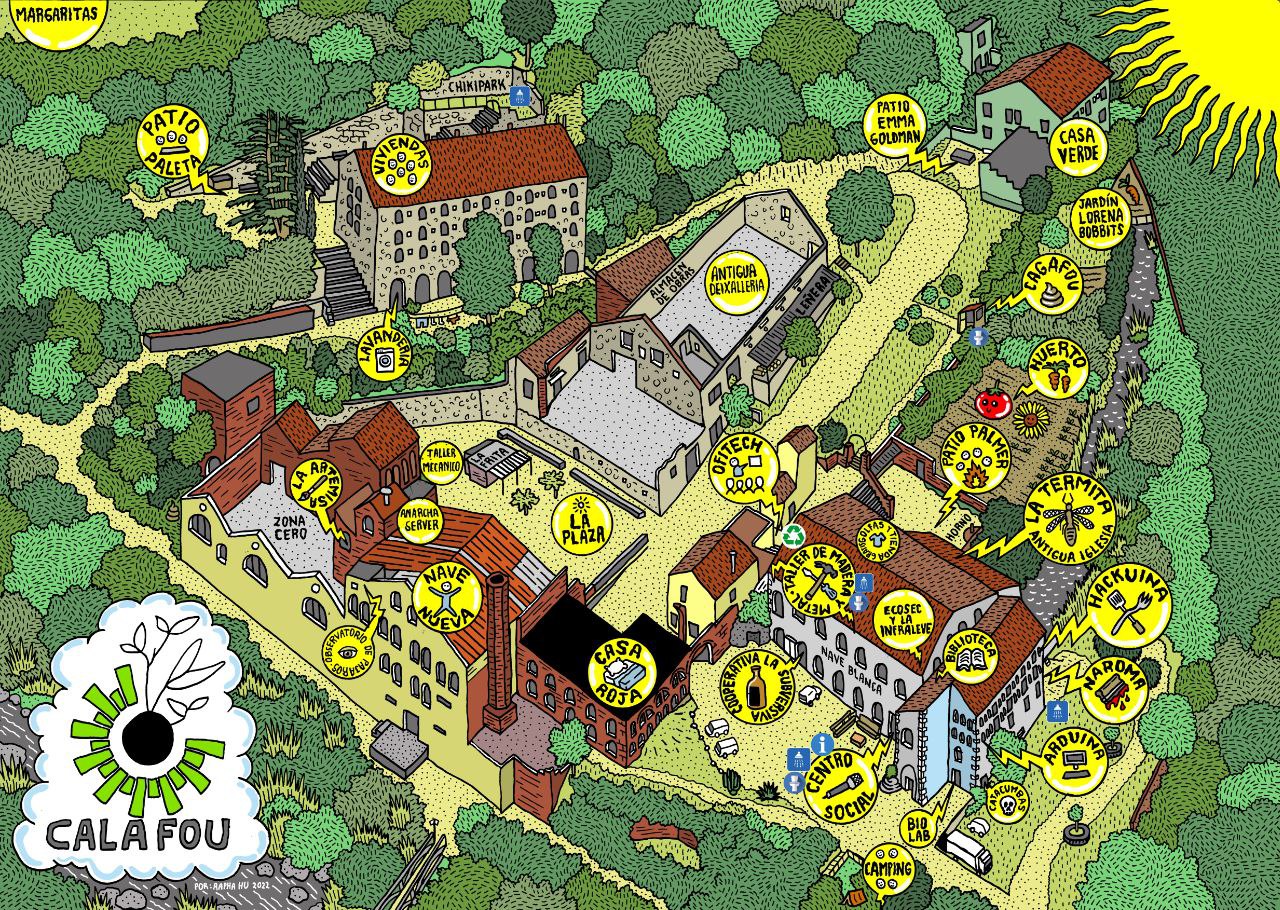The image size is (1280, 910).
Task: Select the Hackuina fork and spatula marker
Action: 1129,606
